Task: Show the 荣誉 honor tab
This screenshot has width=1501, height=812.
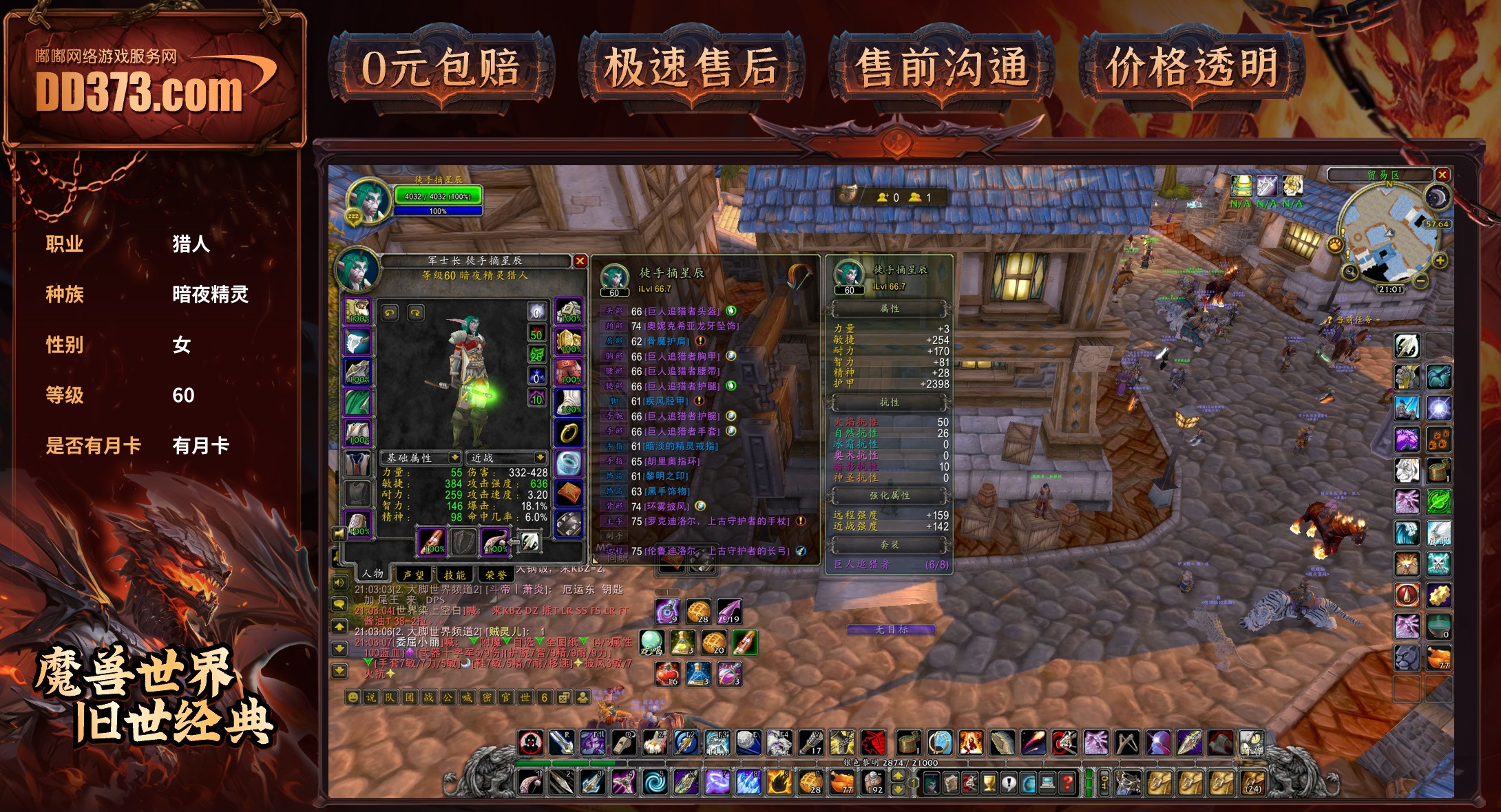Action: (496, 574)
